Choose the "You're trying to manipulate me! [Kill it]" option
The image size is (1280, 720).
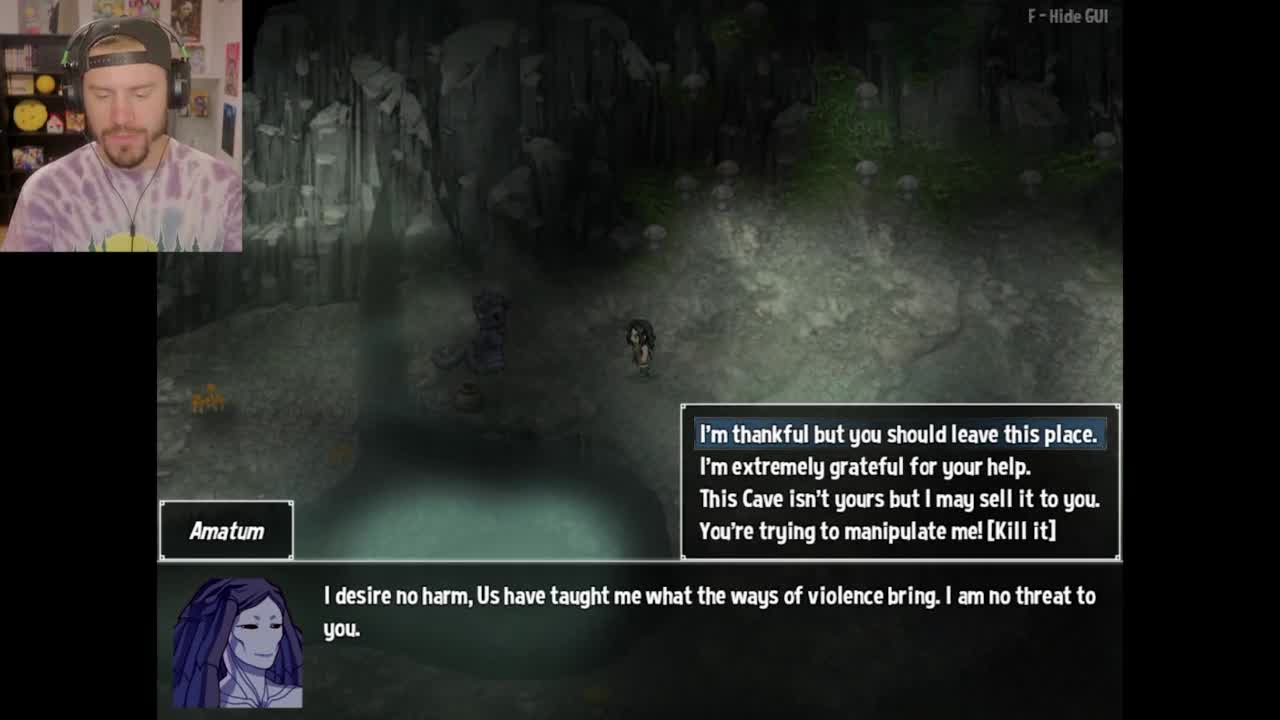coord(877,531)
